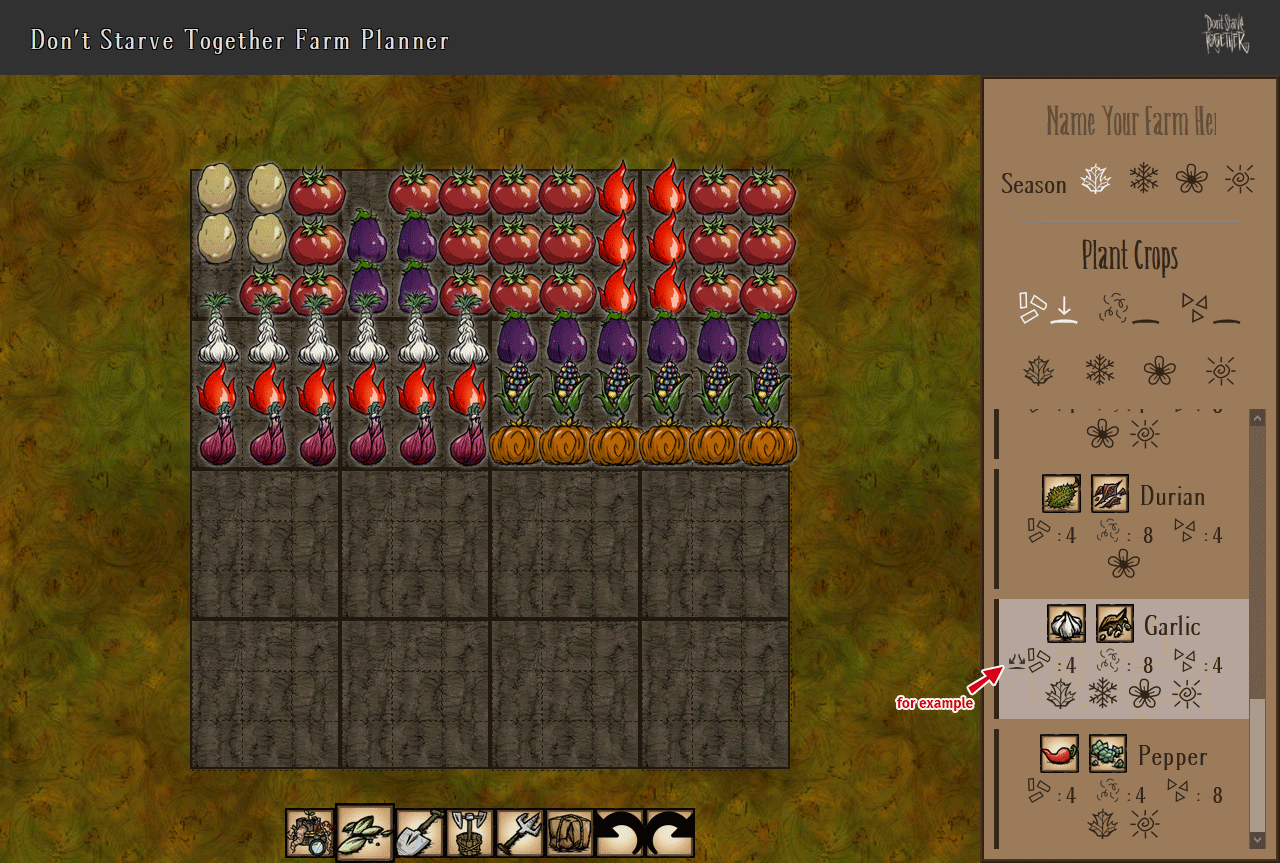The width and height of the screenshot is (1280, 863).
Task: Click the counter-clockwise undo arrow
Action: 619,833
